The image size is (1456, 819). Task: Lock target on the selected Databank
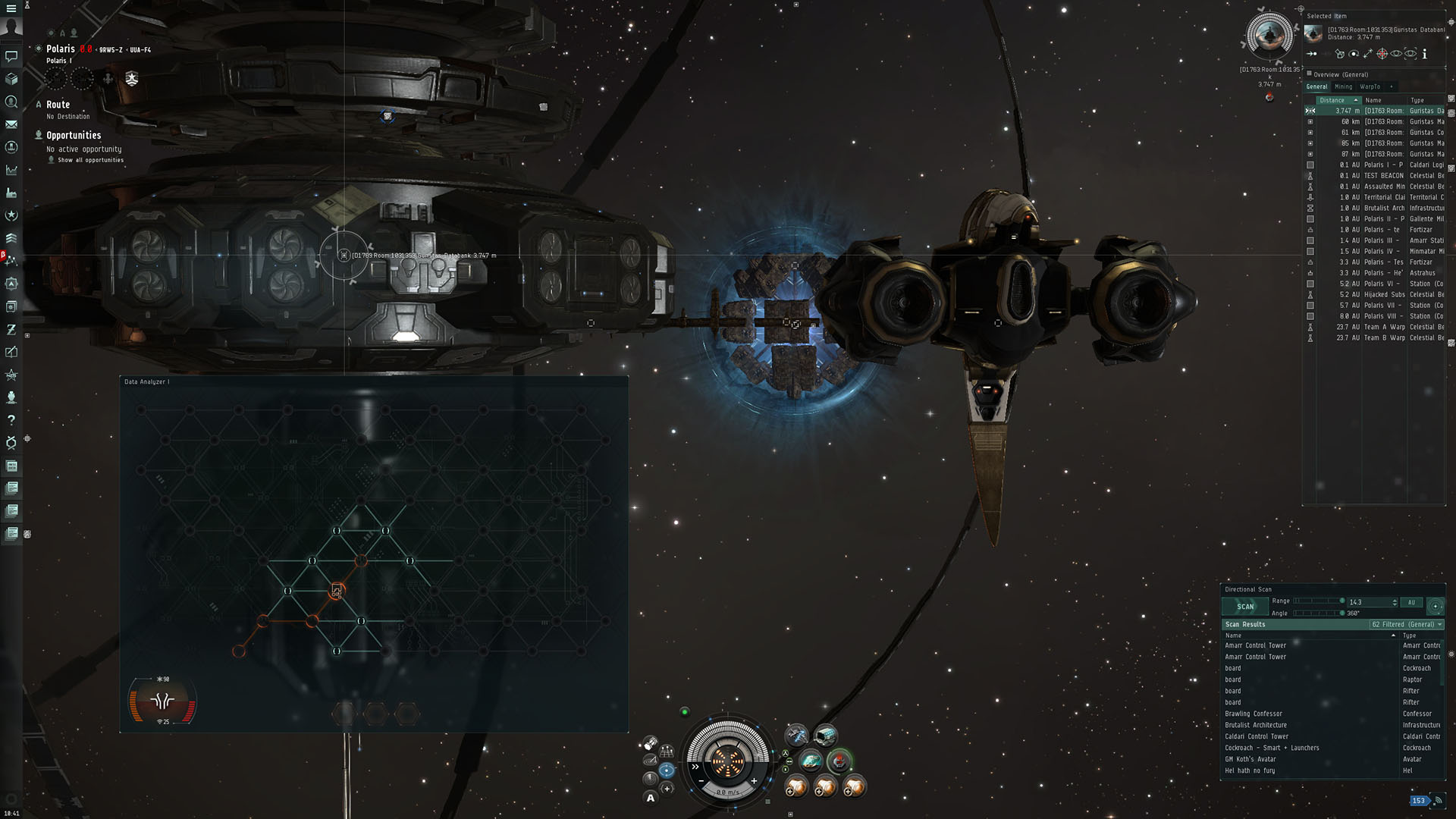[1382, 54]
